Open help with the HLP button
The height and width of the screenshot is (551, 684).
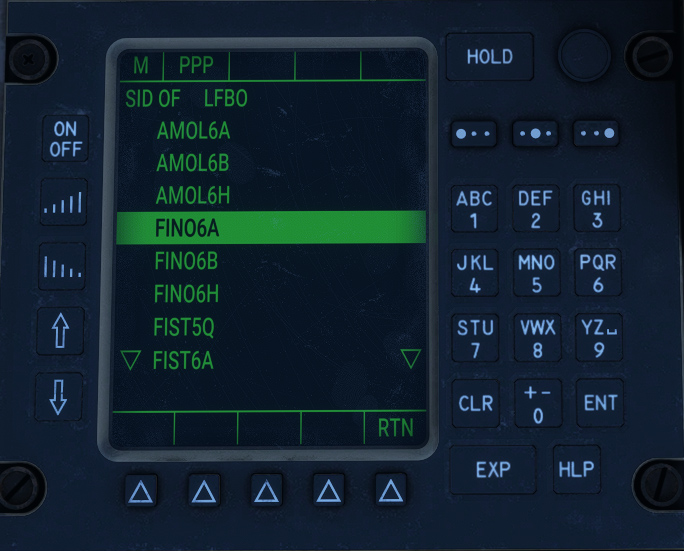(x=576, y=469)
